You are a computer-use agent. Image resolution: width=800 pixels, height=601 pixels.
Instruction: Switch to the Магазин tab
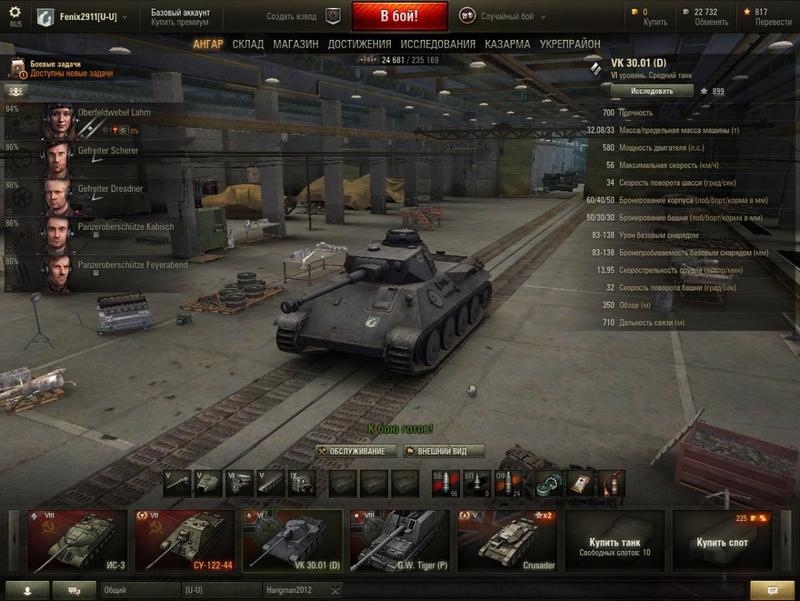click(295, 45)
